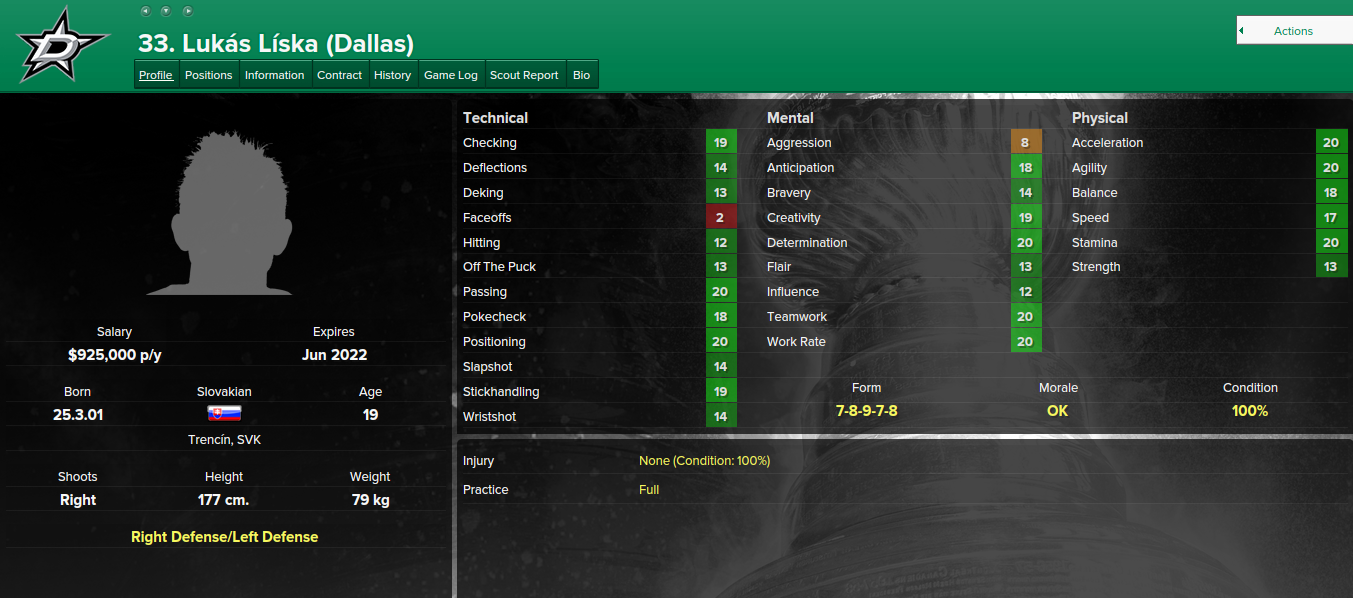Screen dimensions: 1353x598
Task: Click the left arrow navigation button
Action: point(145,11)
